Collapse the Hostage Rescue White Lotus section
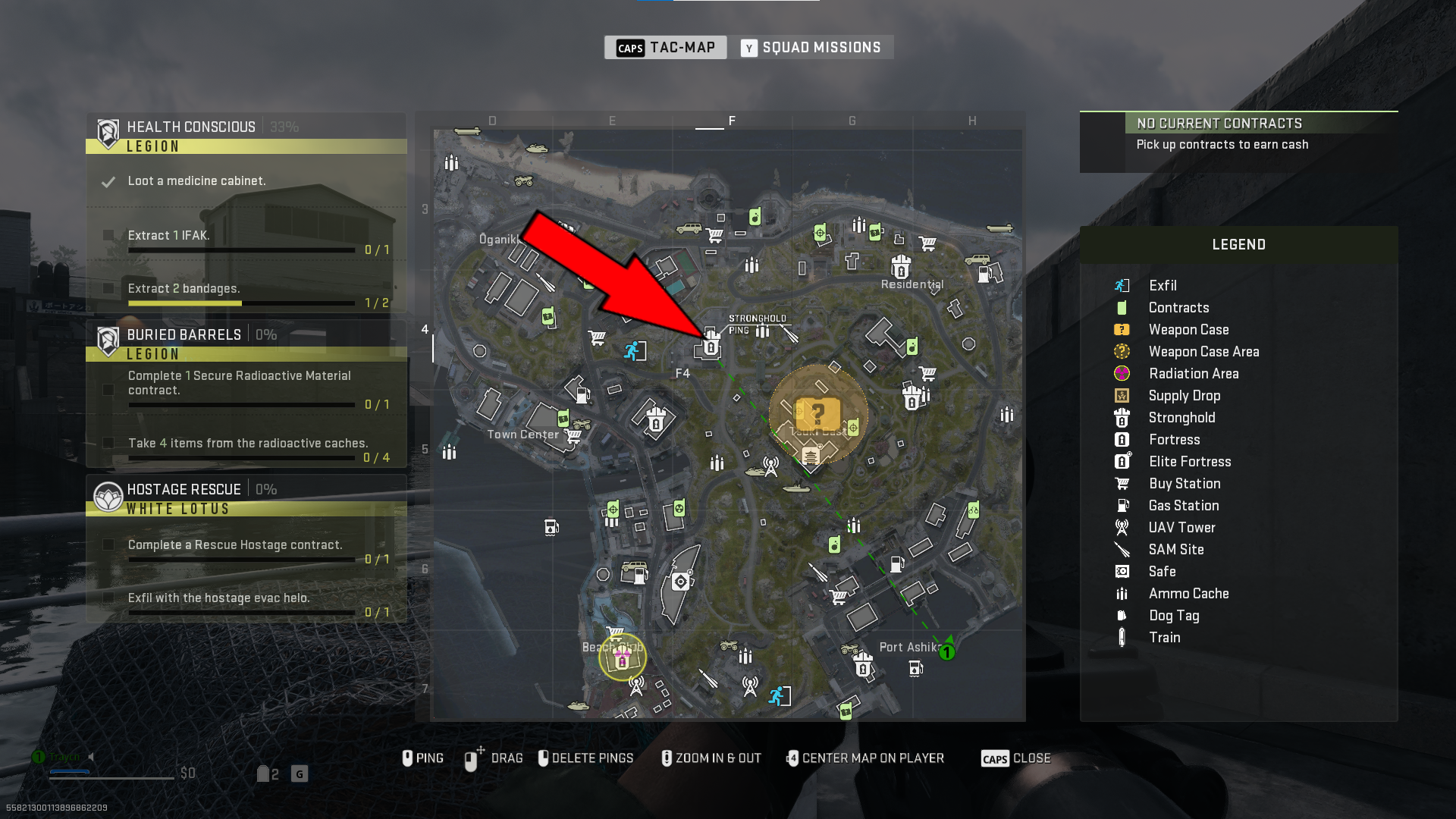Screen dimensions: 1456x819 pos(184,489)
